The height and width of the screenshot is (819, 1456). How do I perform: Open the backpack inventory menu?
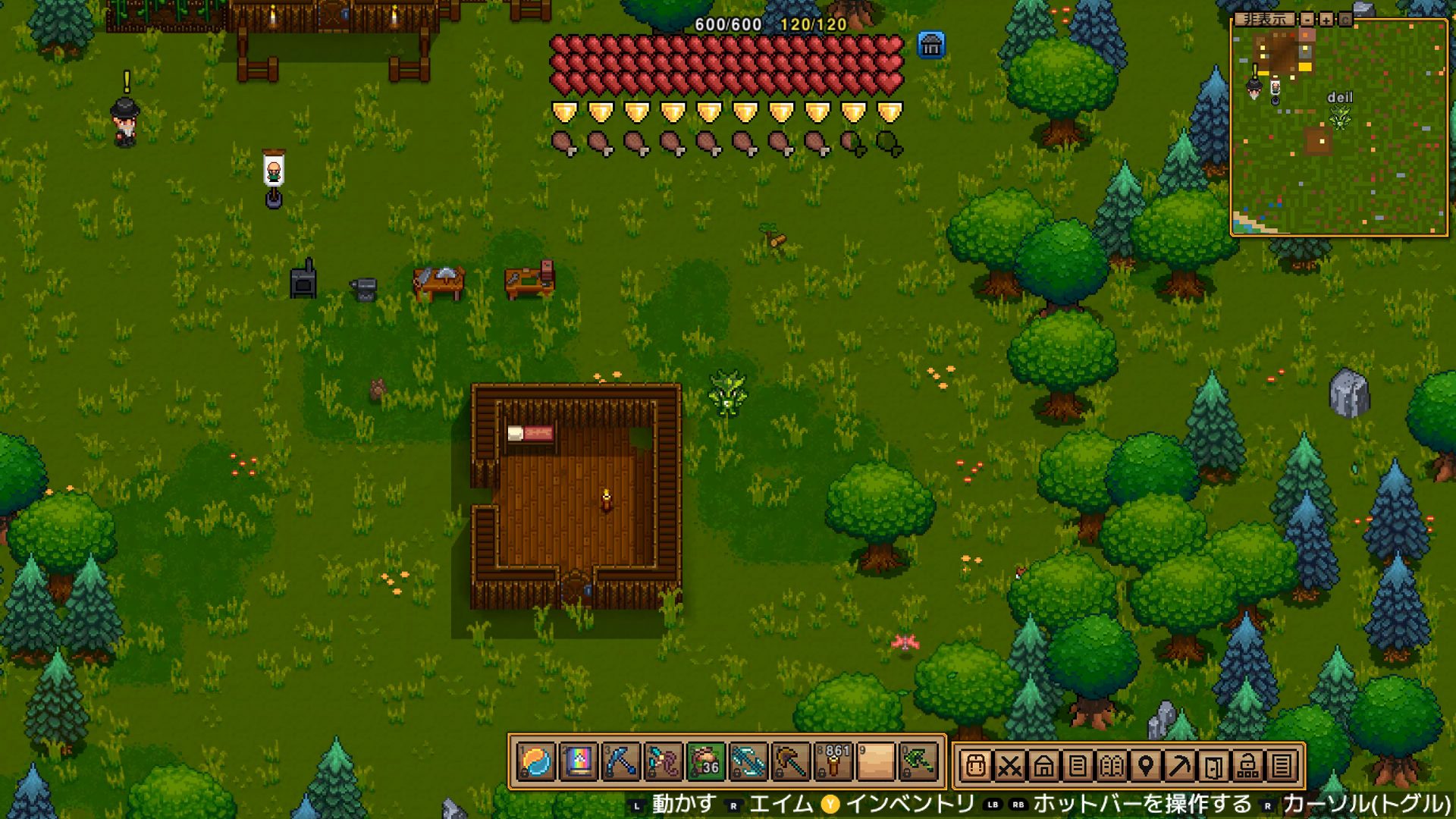click(976, 767)
